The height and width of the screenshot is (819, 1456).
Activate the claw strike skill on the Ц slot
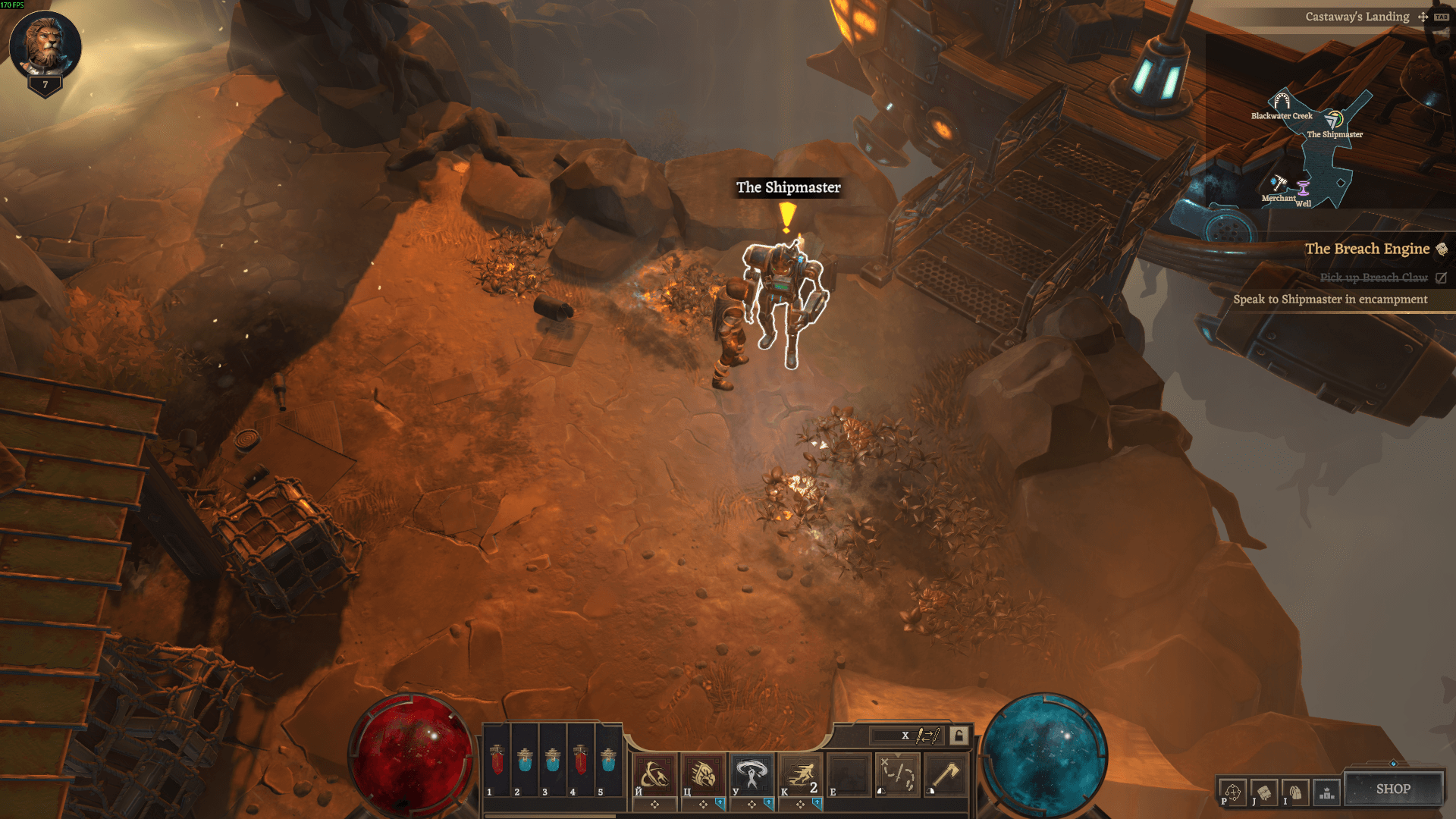pos(703,773)
